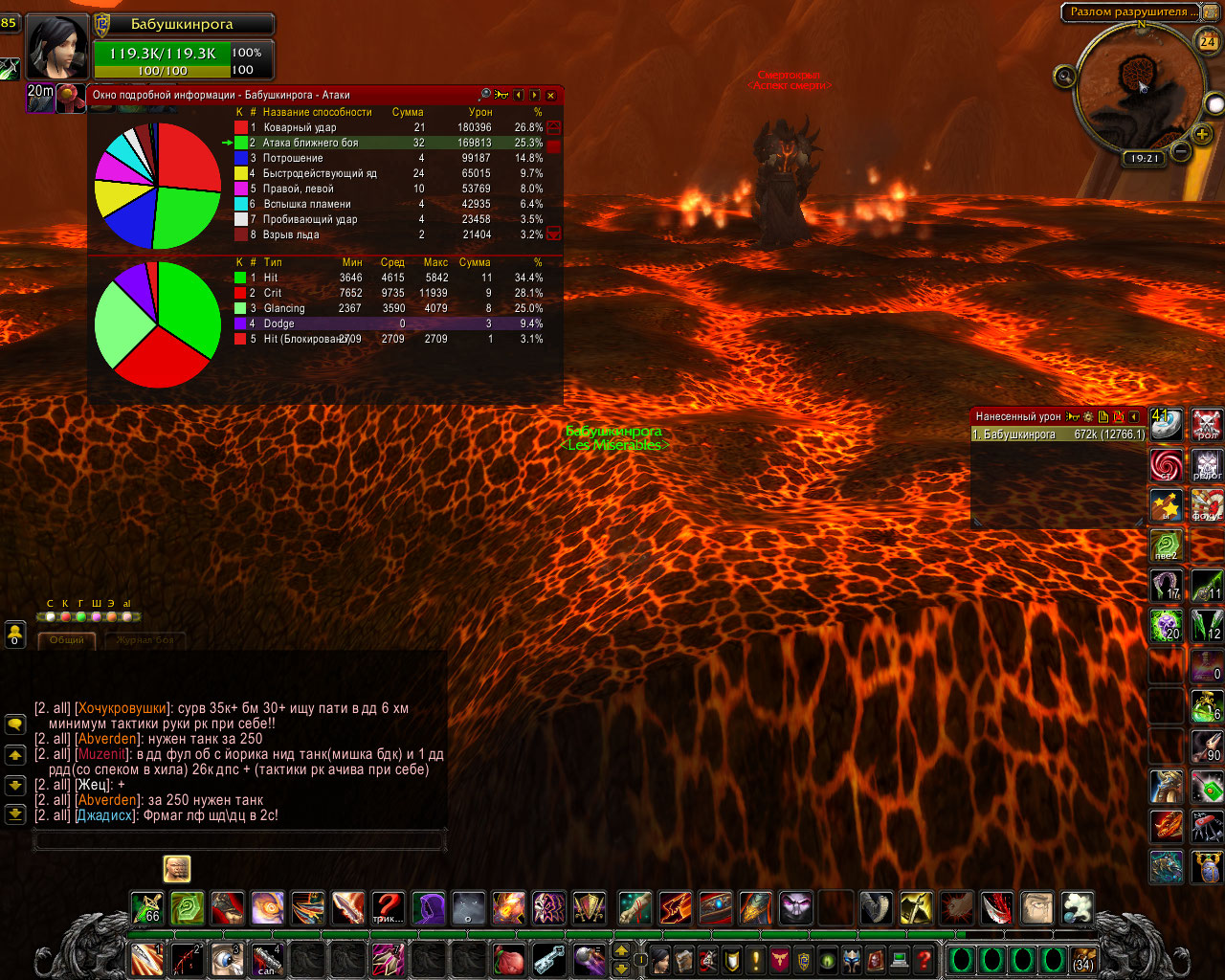This screenshot has width=1225, height=980.
Task: Open the calendar button showing 24
Action: click(1208, 41)
